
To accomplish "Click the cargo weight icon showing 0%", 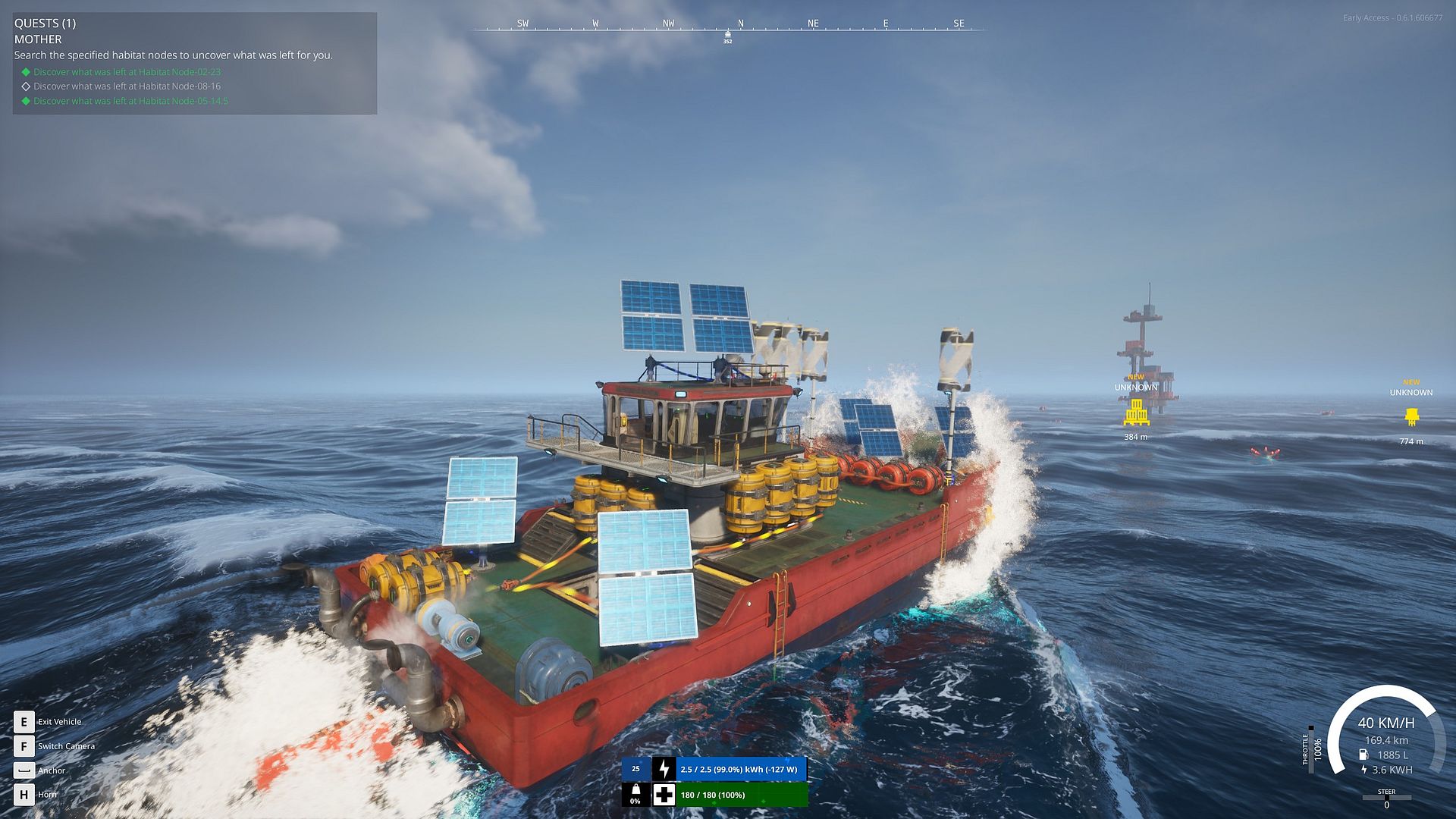I will coord(635,794).
